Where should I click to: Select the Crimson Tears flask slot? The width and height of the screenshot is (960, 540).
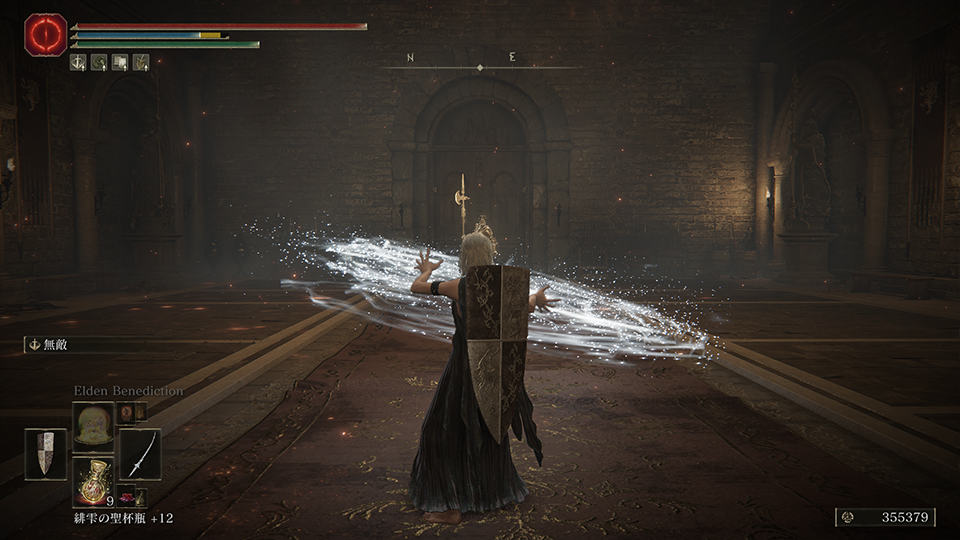pyautogui.click(x=92, y=480)
